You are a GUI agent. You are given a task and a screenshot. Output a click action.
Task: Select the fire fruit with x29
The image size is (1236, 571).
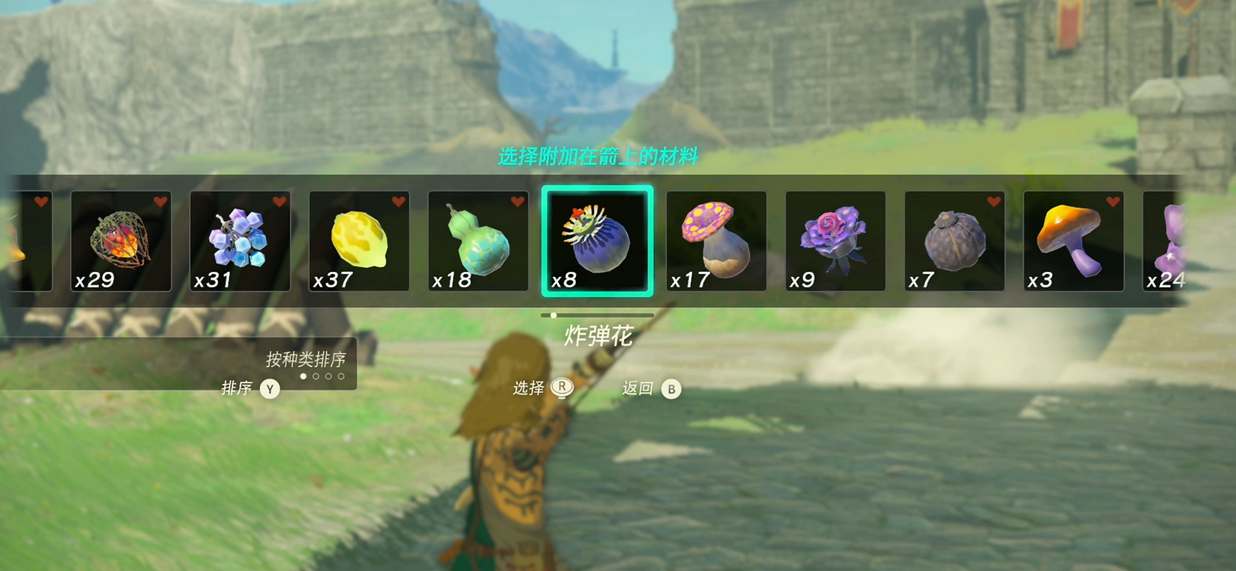click(120, 241)
